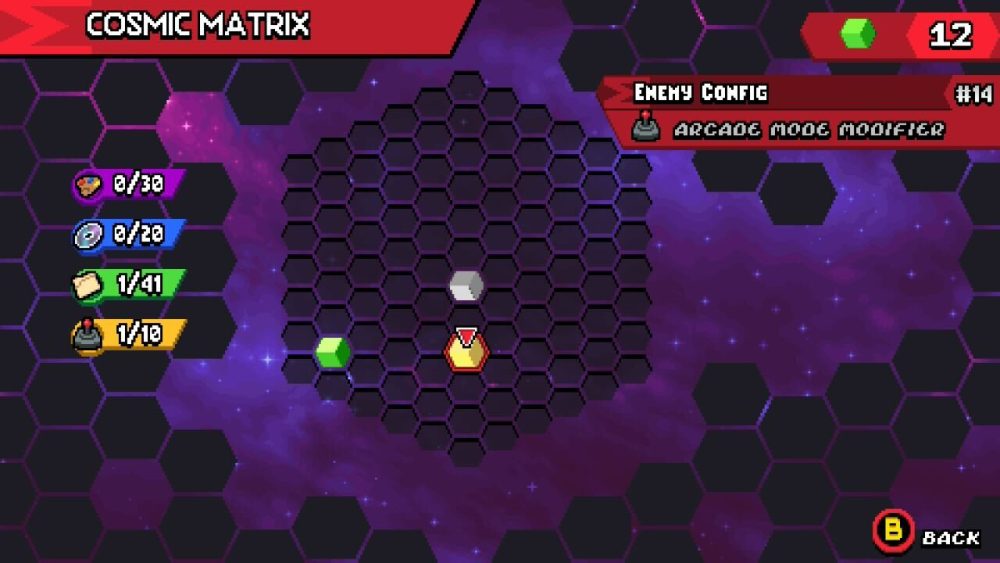Select the green cube hex tile
Screen dimensions: 1000x563
coord(333,352)
